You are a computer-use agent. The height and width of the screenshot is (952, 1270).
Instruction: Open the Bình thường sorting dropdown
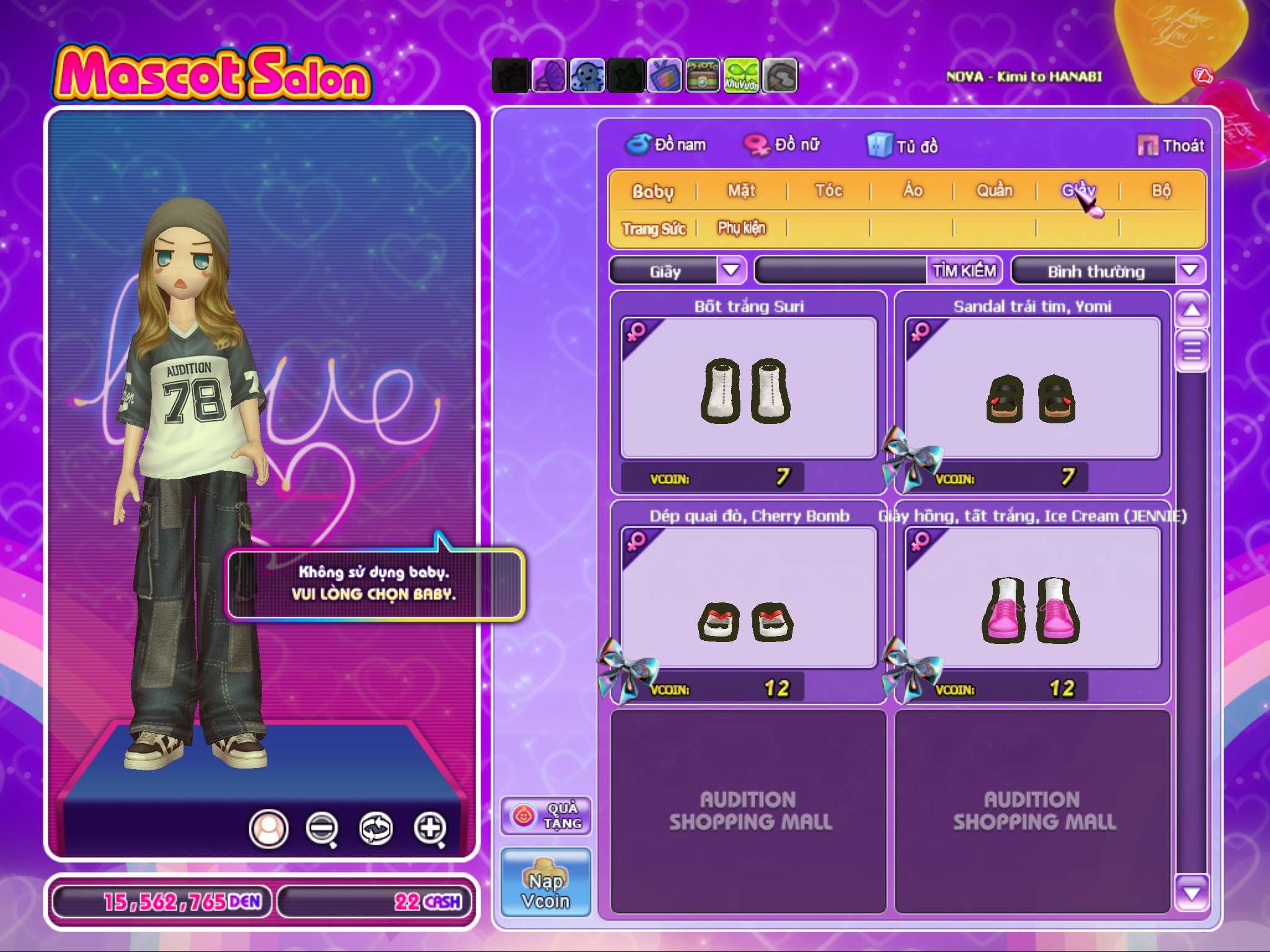pos(1189,270)
